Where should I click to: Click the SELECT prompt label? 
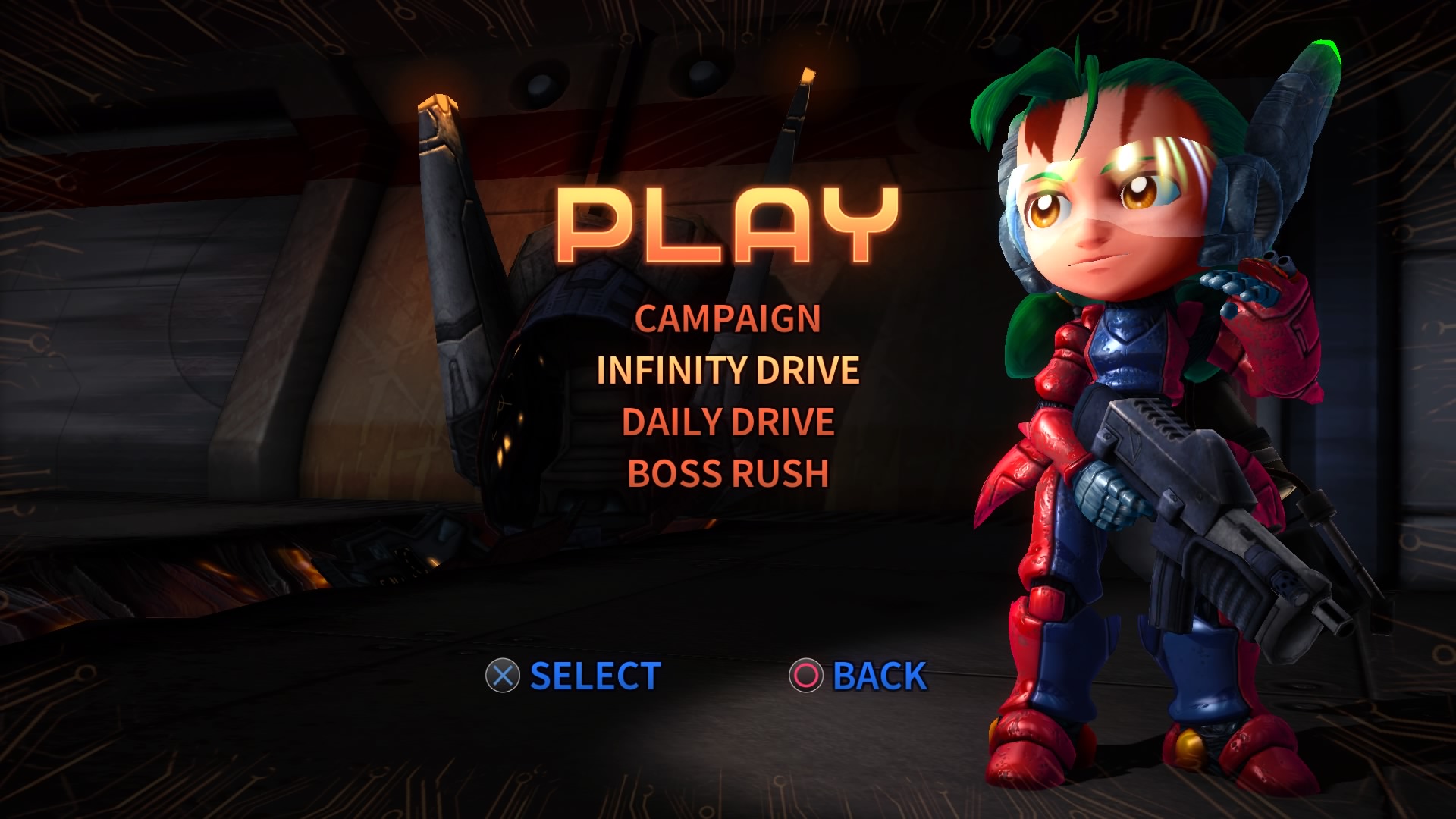click(595, 676)
